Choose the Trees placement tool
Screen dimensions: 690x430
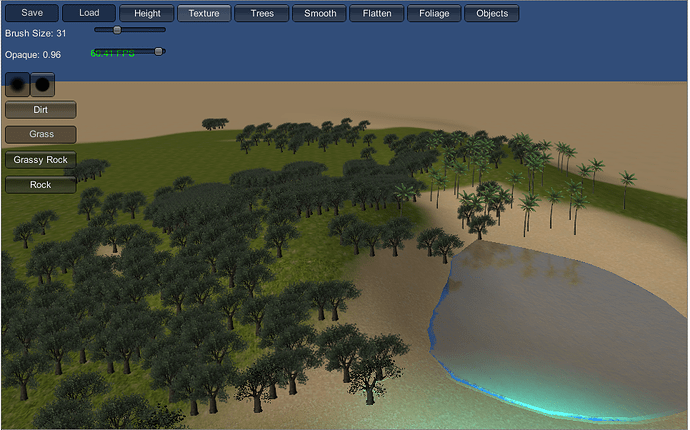(x=262, y=14)
